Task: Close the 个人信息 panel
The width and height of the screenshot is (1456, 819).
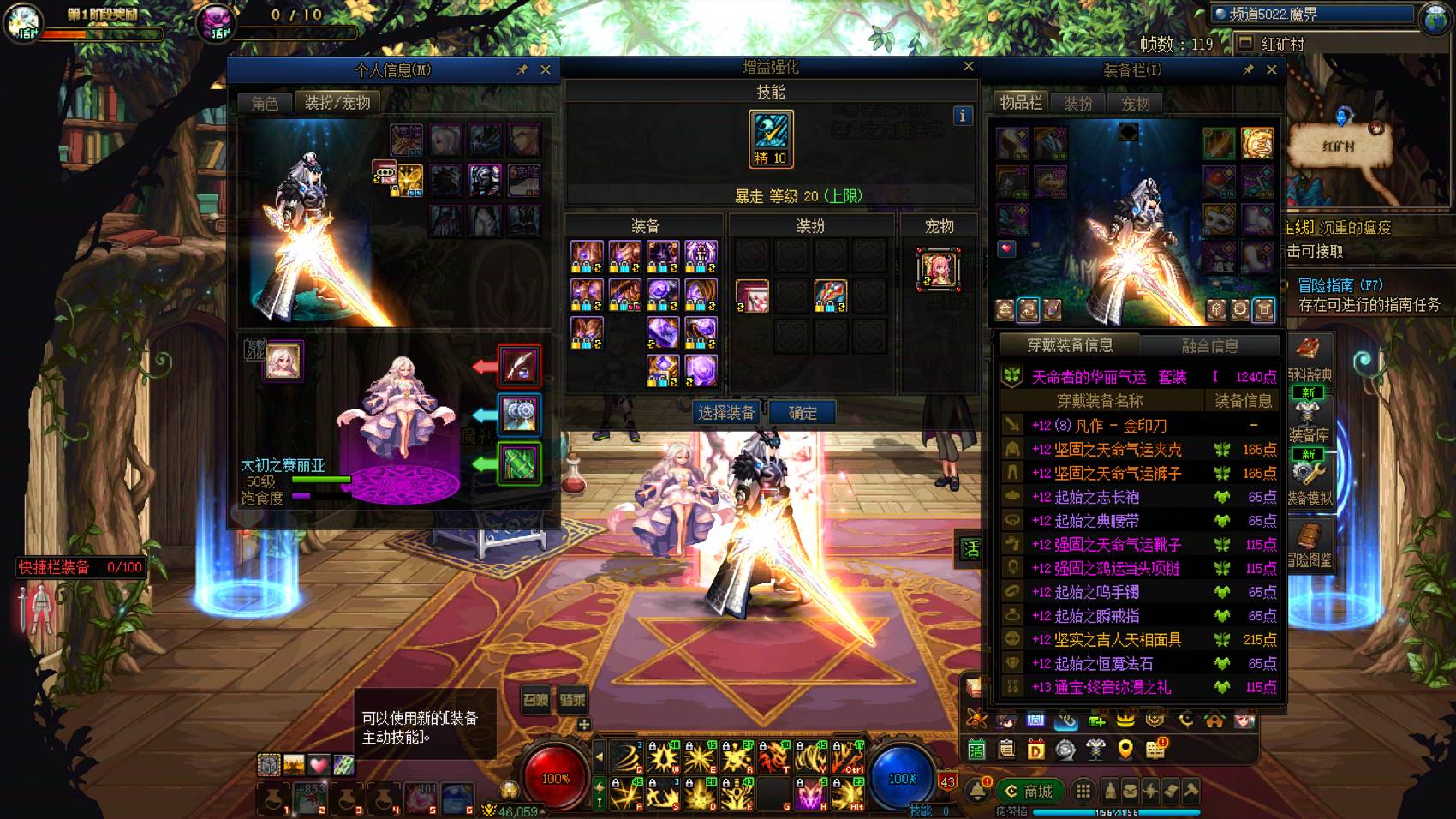Action: (x=546, y=69)
